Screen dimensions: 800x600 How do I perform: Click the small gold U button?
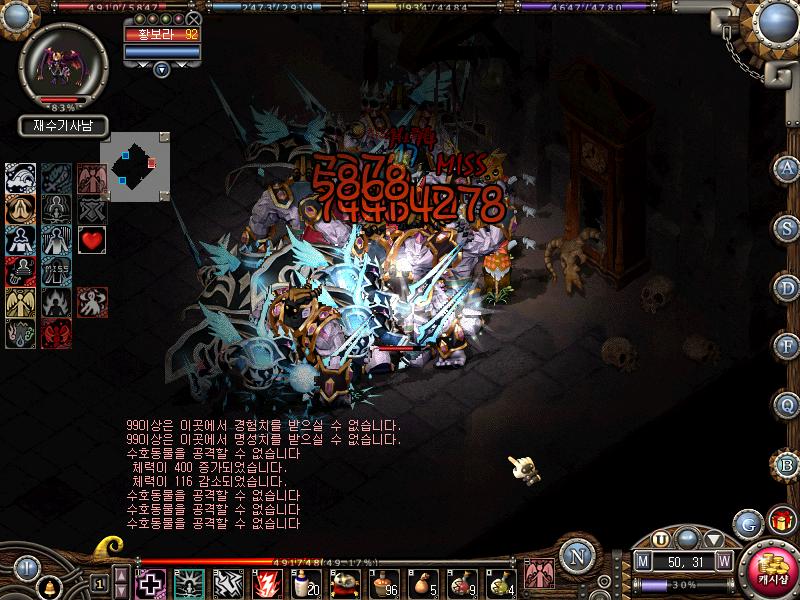[x=662, y=540]
